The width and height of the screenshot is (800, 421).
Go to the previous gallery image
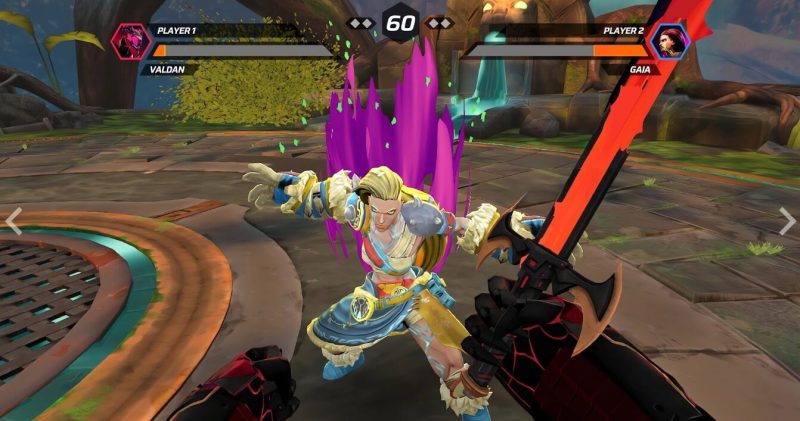tap(14, 221)
